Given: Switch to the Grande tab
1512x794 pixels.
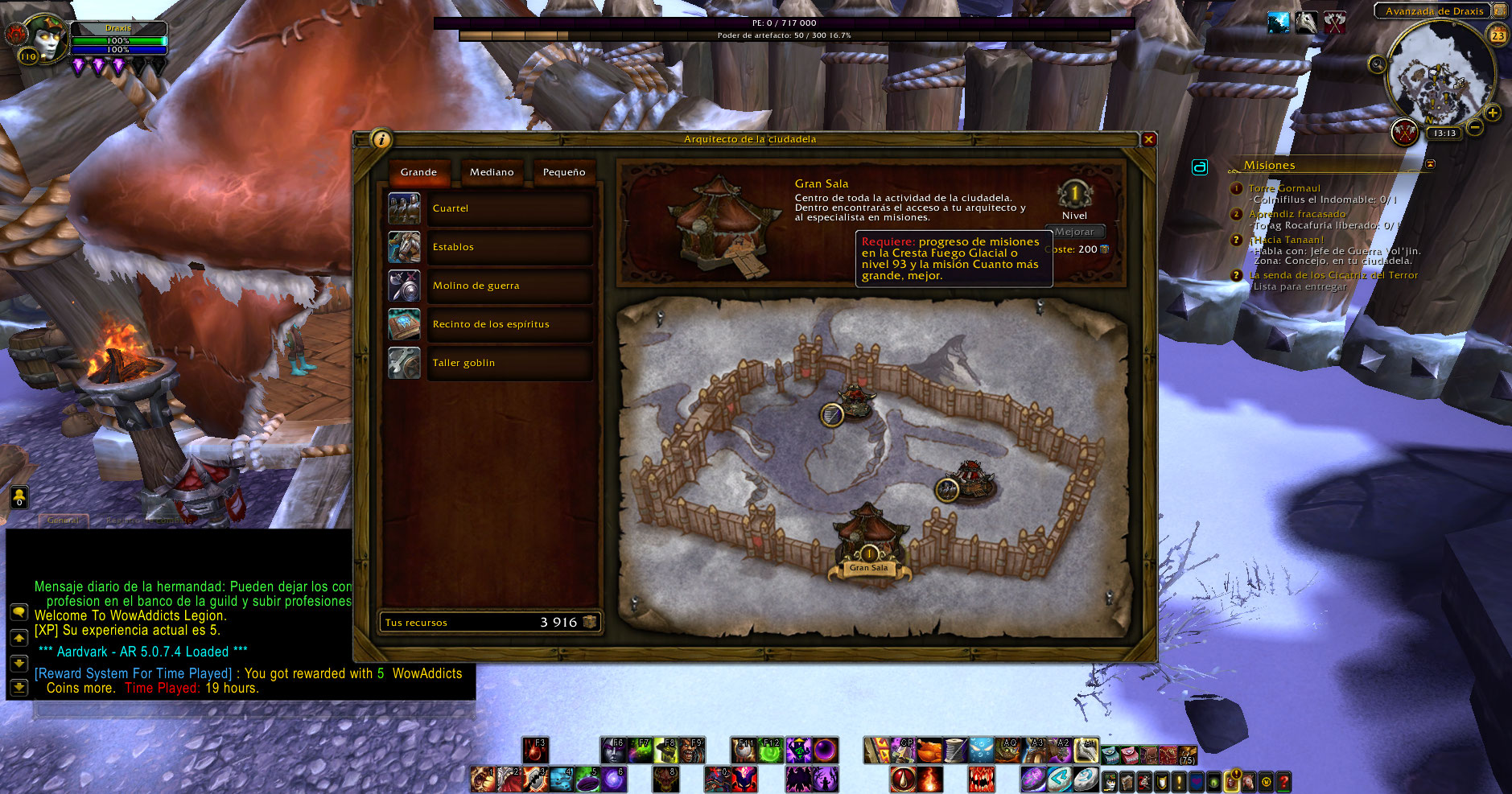Looking at the screenshot, I should click(418, 172).
